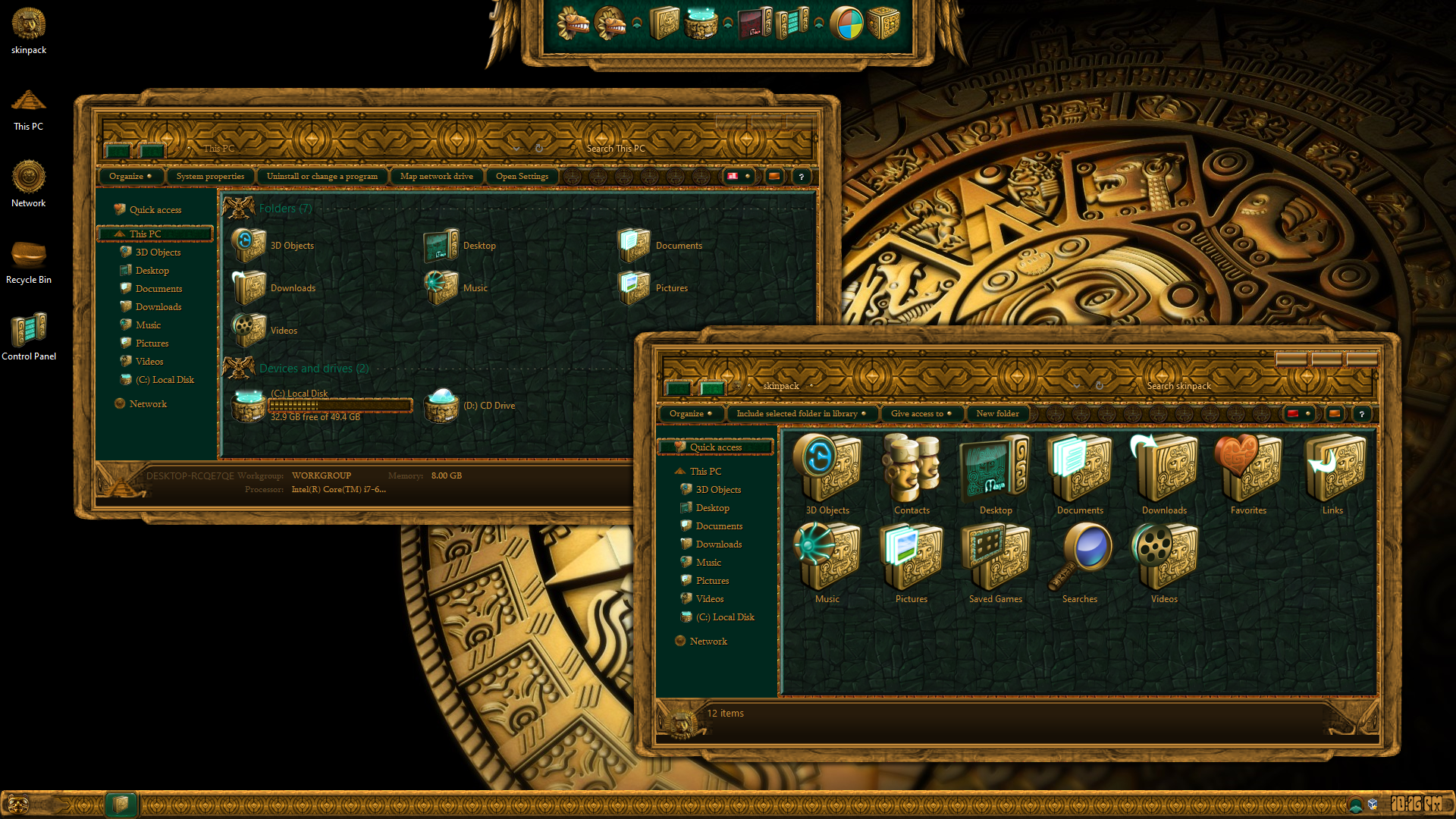Screen dimensions: 1456x819
Task: Choose Uninstall or change a program
Action: (322, 177)
